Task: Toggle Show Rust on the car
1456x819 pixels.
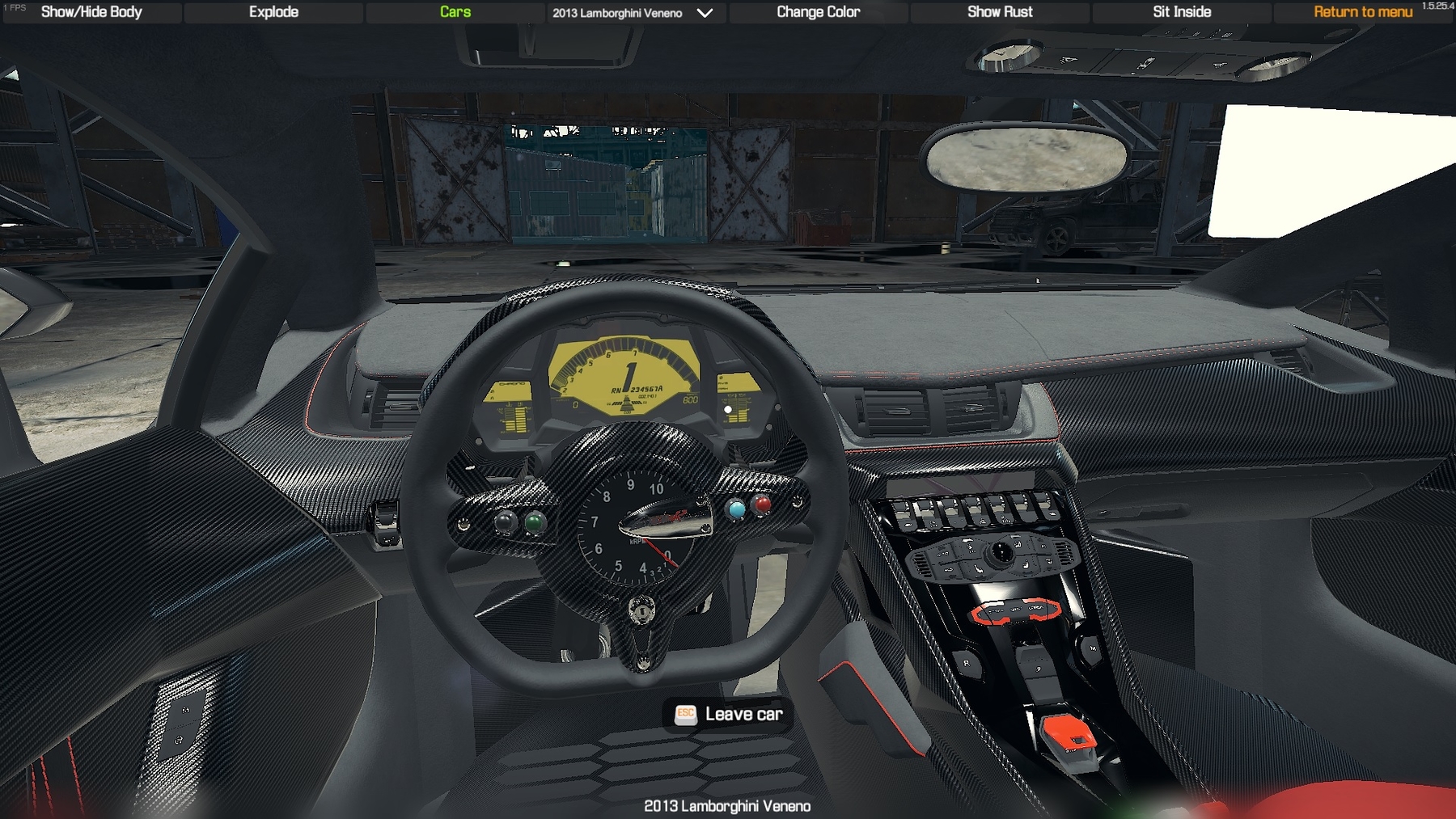Action: click(x=1000, y=12)
